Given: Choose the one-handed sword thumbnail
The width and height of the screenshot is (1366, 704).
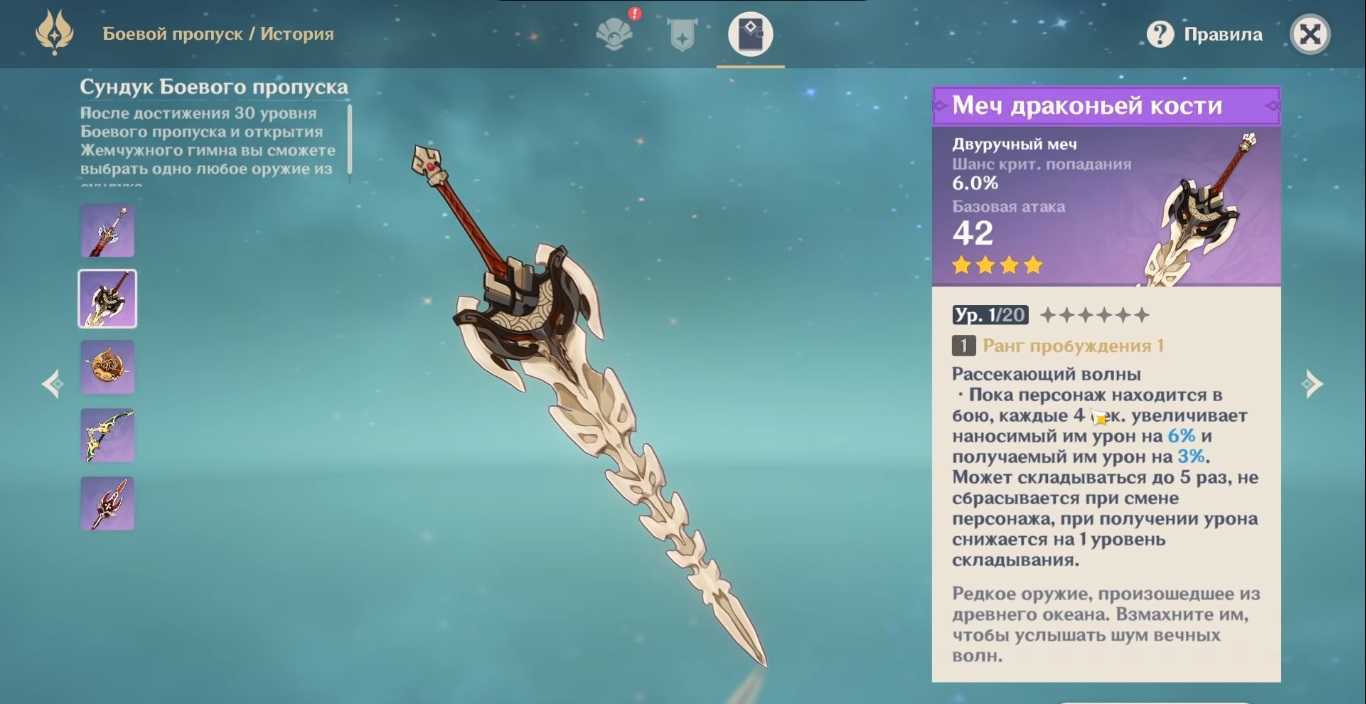Looking at the screenshot, I should click(108, 231).
